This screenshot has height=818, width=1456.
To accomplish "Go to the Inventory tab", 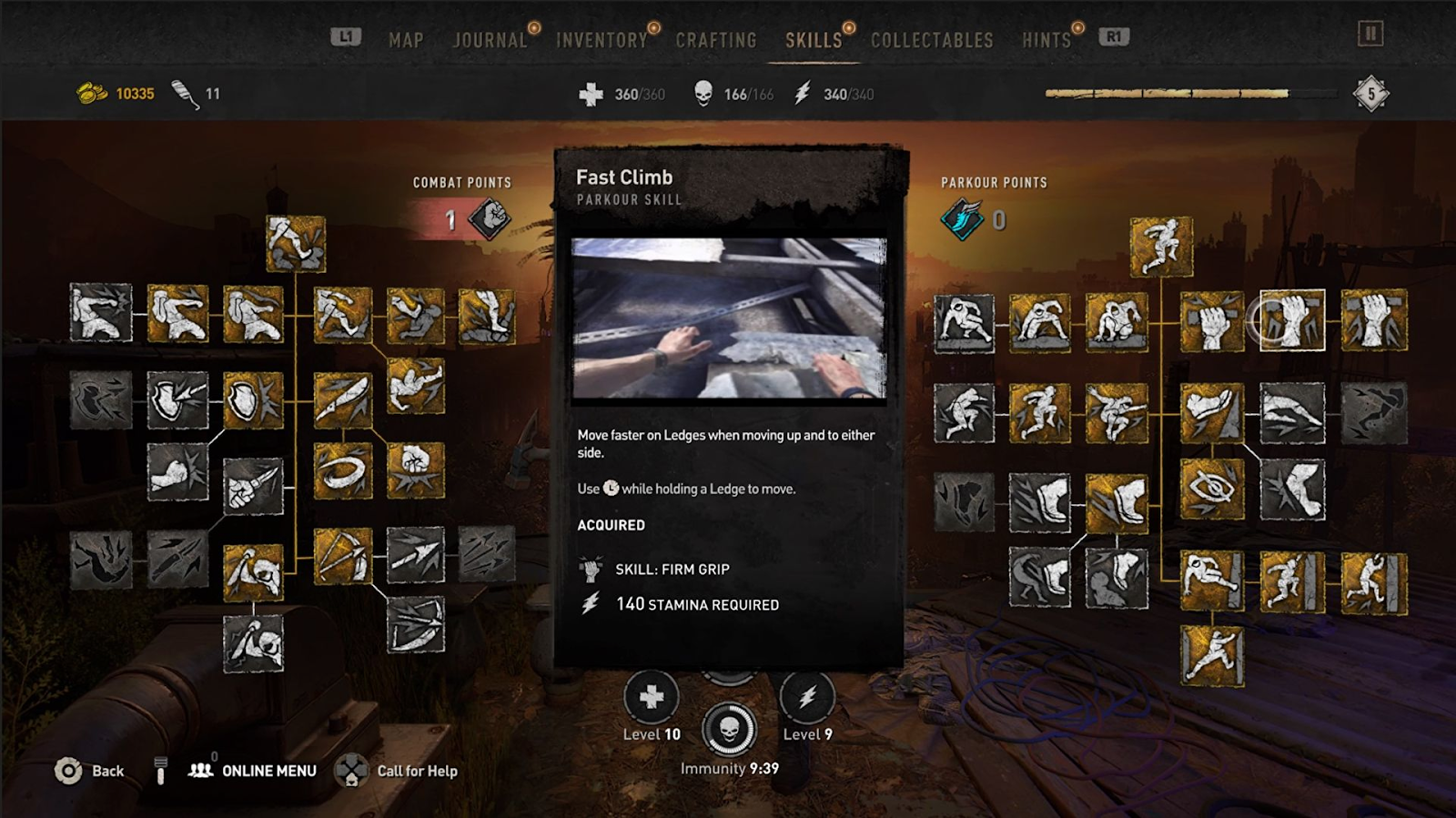I will pos(602,40).
